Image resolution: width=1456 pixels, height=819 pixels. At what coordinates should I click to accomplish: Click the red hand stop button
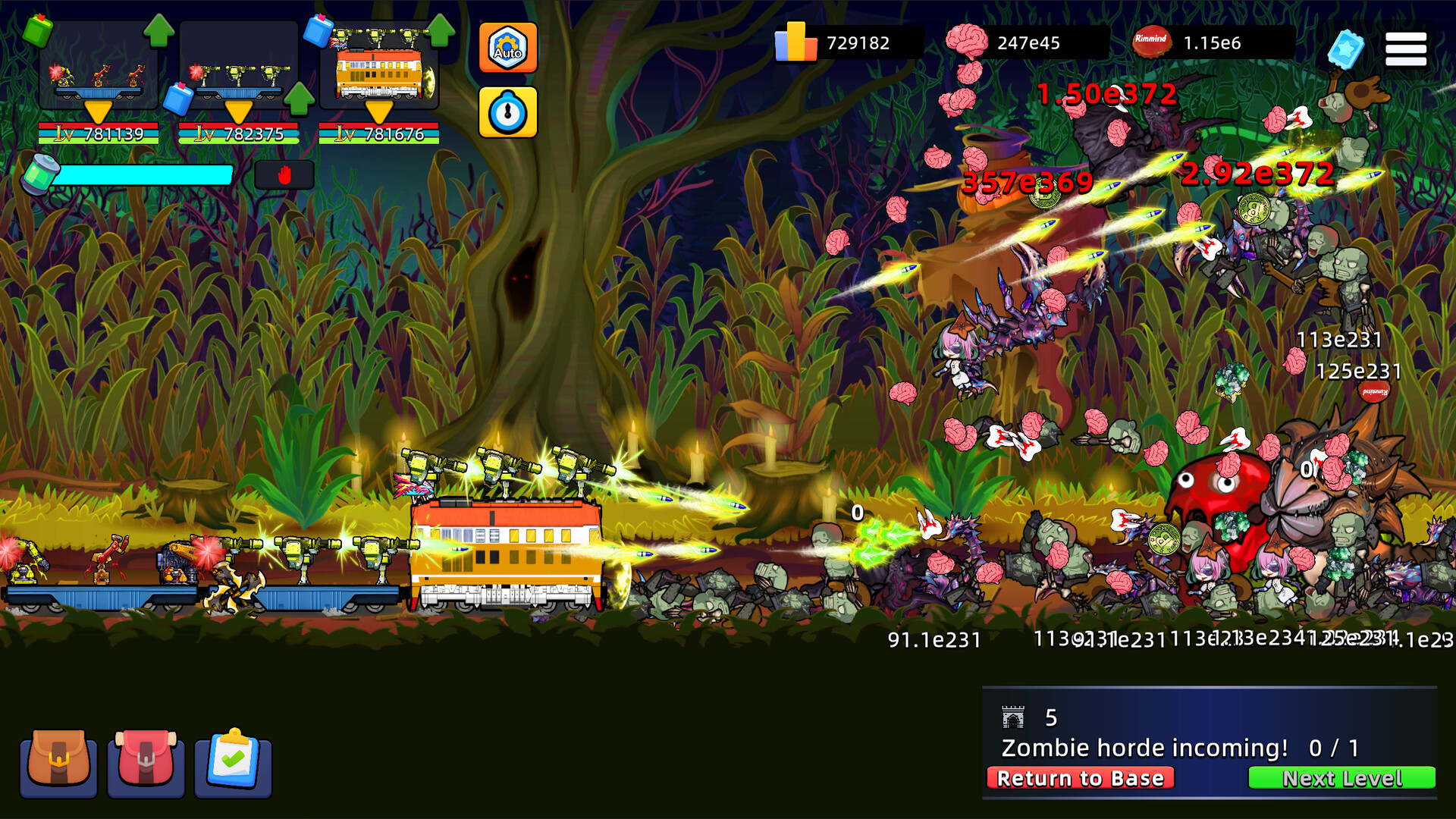click(284, 175)
